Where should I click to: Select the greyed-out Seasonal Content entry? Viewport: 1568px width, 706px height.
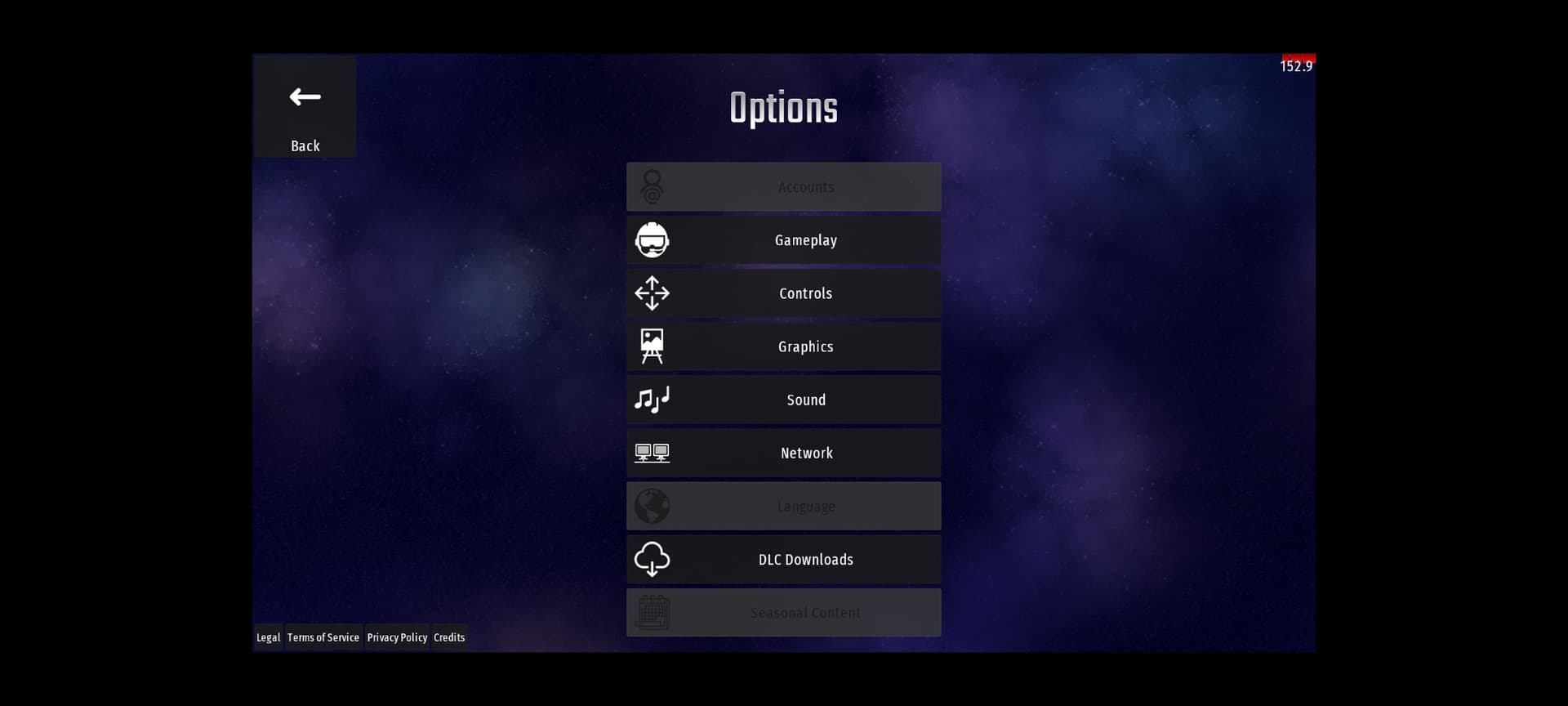coord(783,613)
